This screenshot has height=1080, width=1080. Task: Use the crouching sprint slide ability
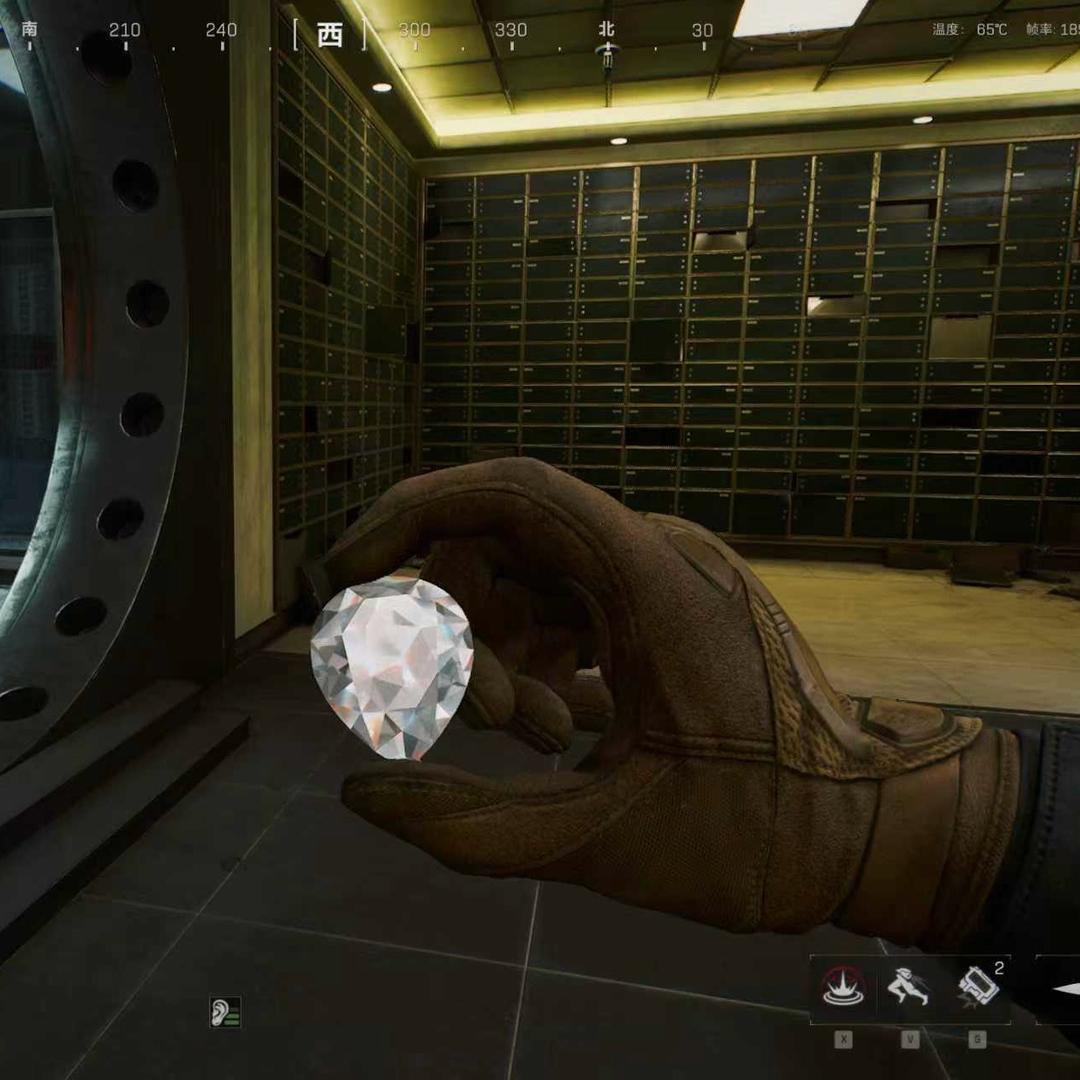pyautogui.click(x=909, y=989)
